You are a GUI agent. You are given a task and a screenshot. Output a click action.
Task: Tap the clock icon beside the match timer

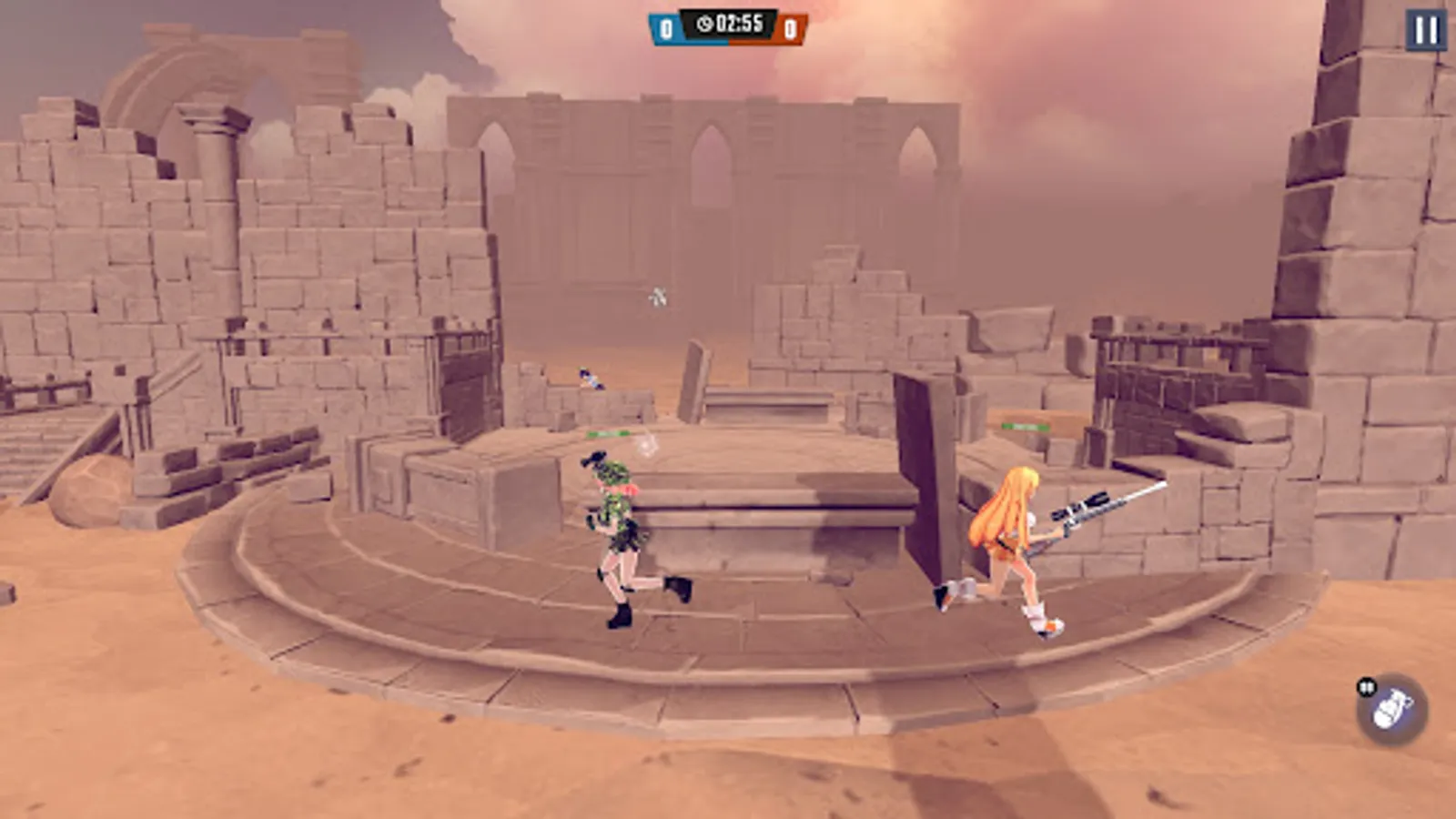706,24
